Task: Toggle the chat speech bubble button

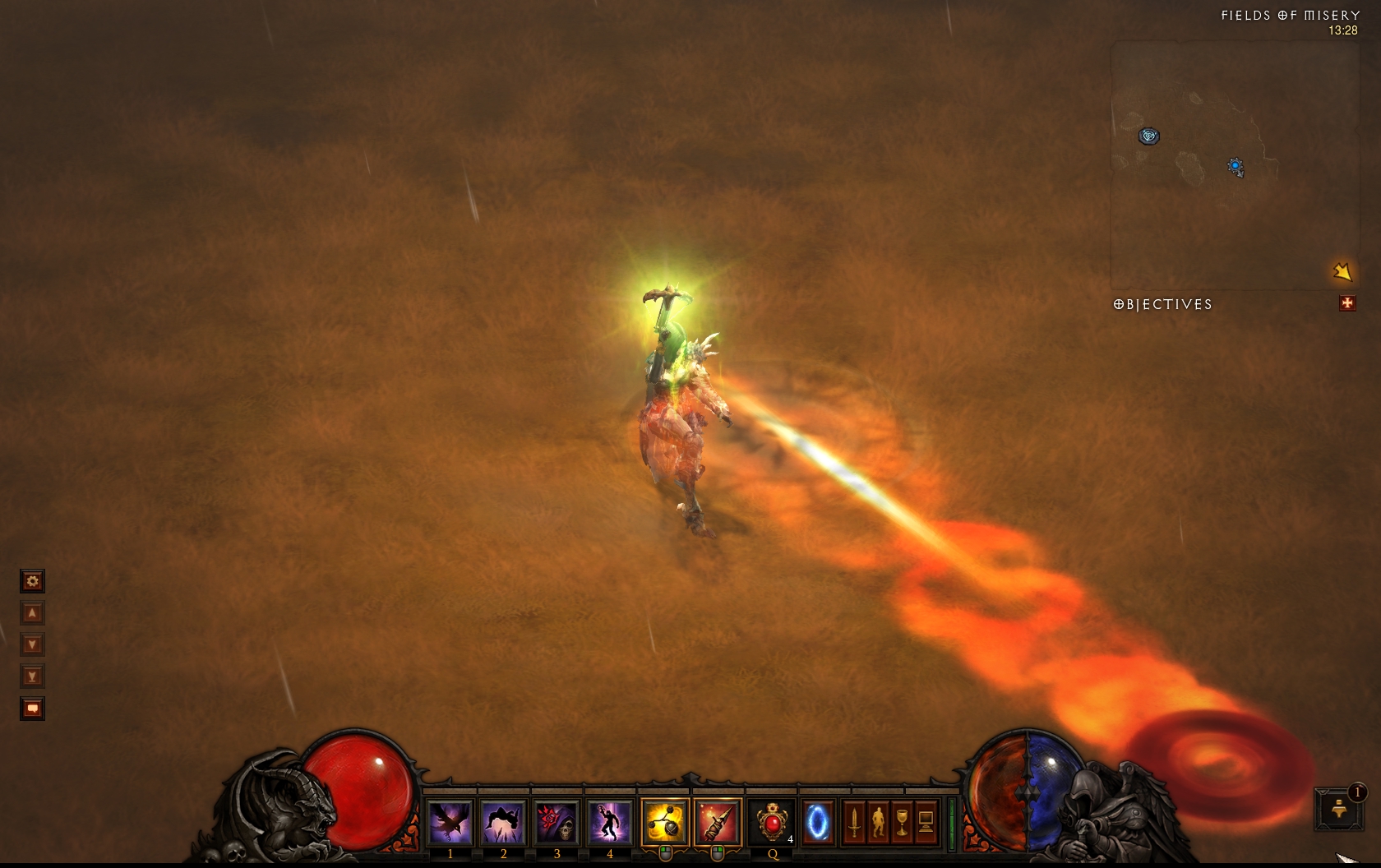Action: click(x=32, y=709)
